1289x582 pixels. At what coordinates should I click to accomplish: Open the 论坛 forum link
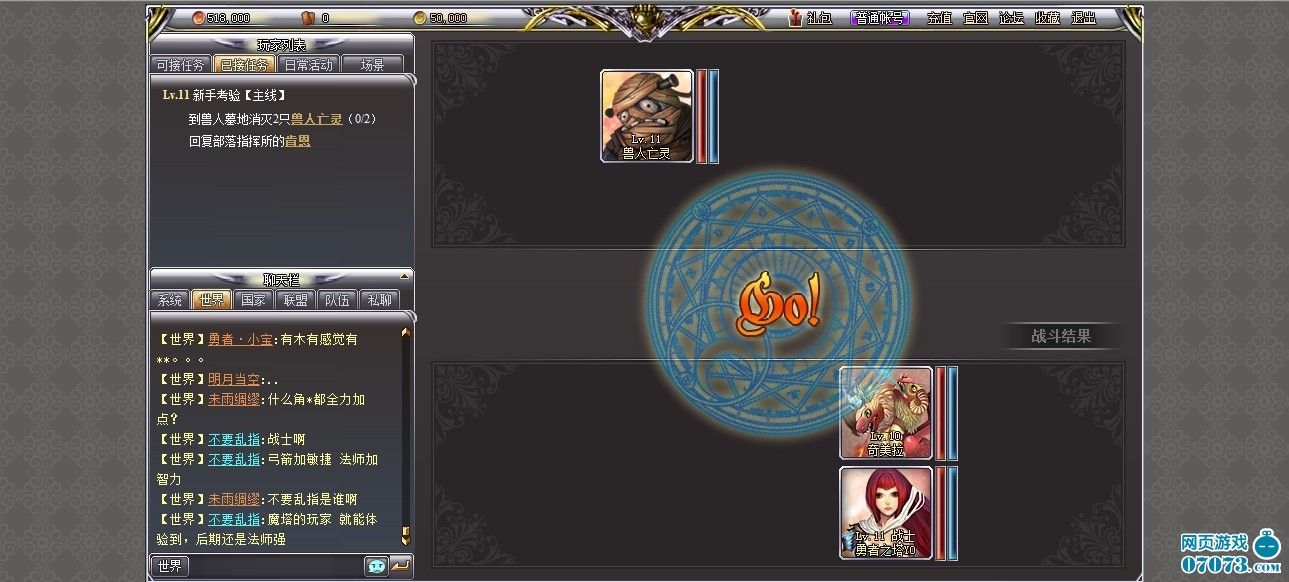(1011, 18)
